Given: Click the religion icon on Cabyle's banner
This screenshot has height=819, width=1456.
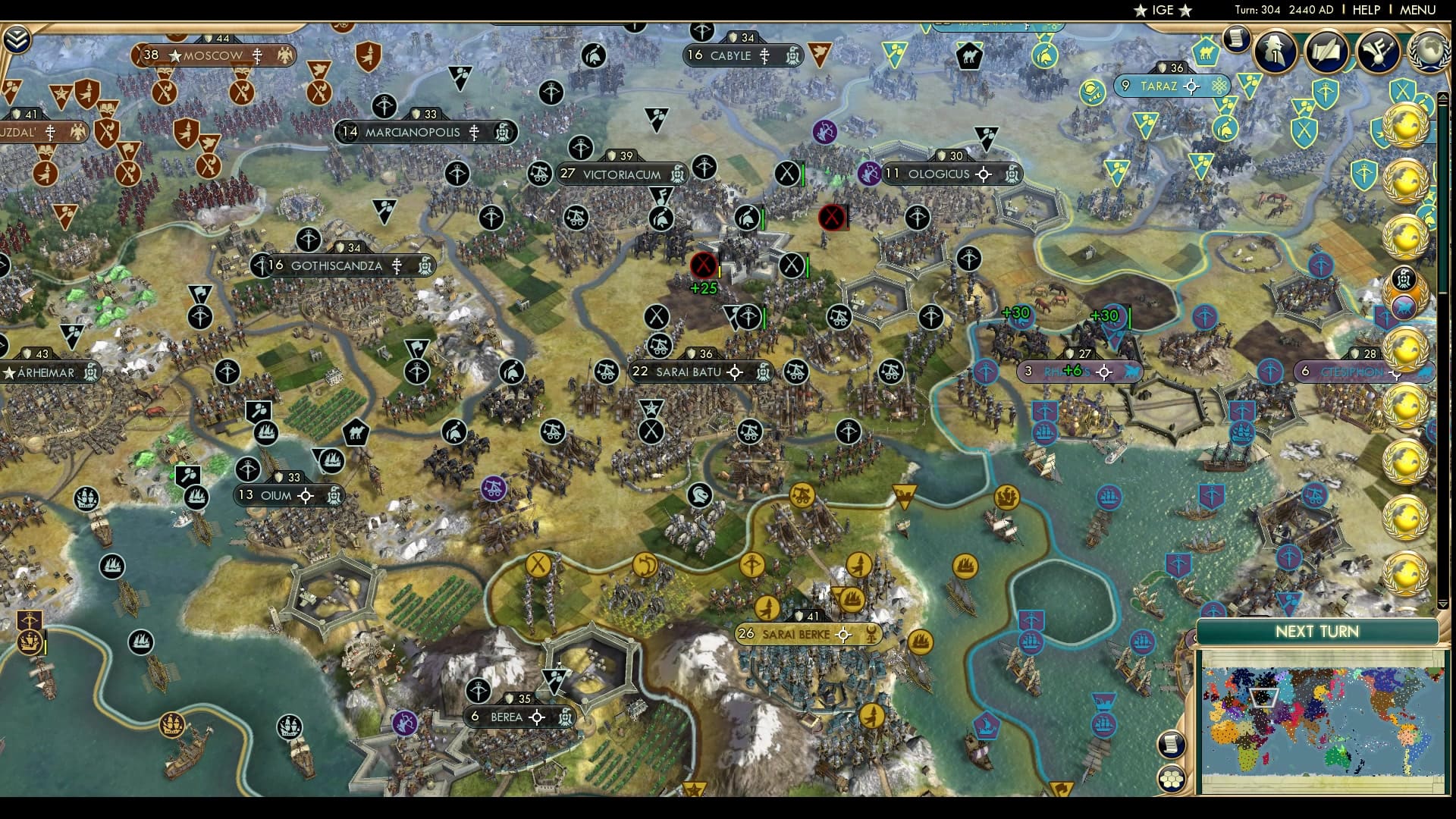Looking at the screenshot, I should pyautogui.click(x=764, y=55).
